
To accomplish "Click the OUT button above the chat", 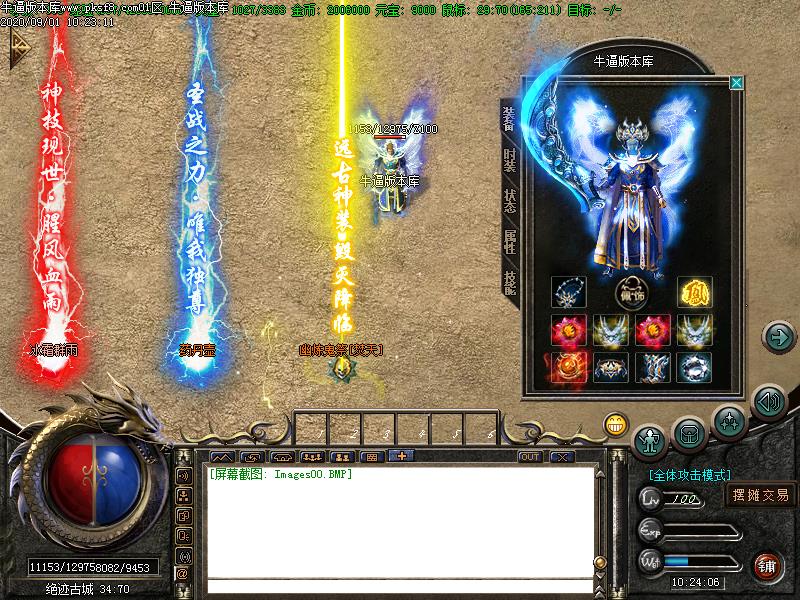I will pyautogui.click(x=530, y=457).
